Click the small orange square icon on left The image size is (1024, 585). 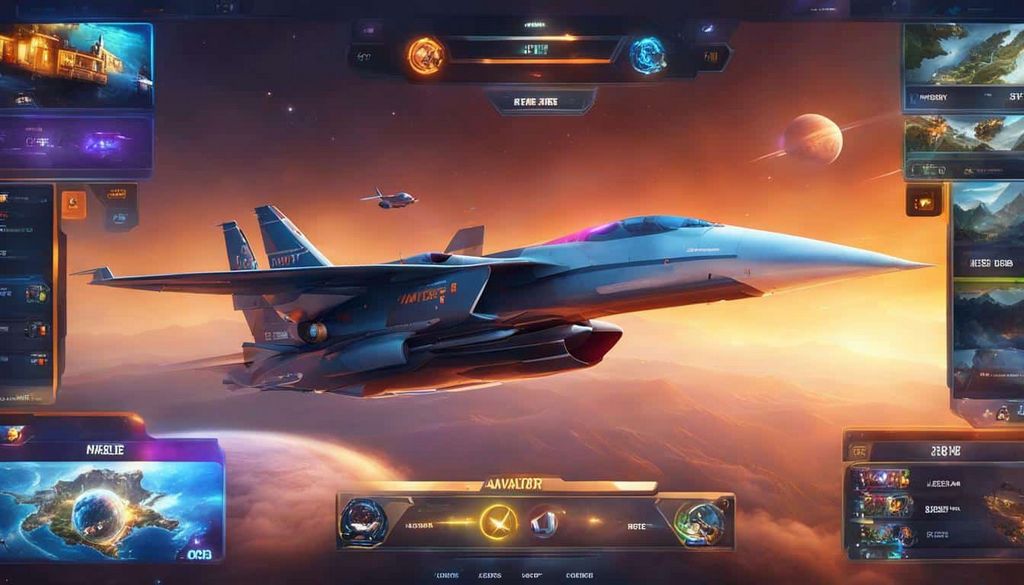[x=74, y=204]
